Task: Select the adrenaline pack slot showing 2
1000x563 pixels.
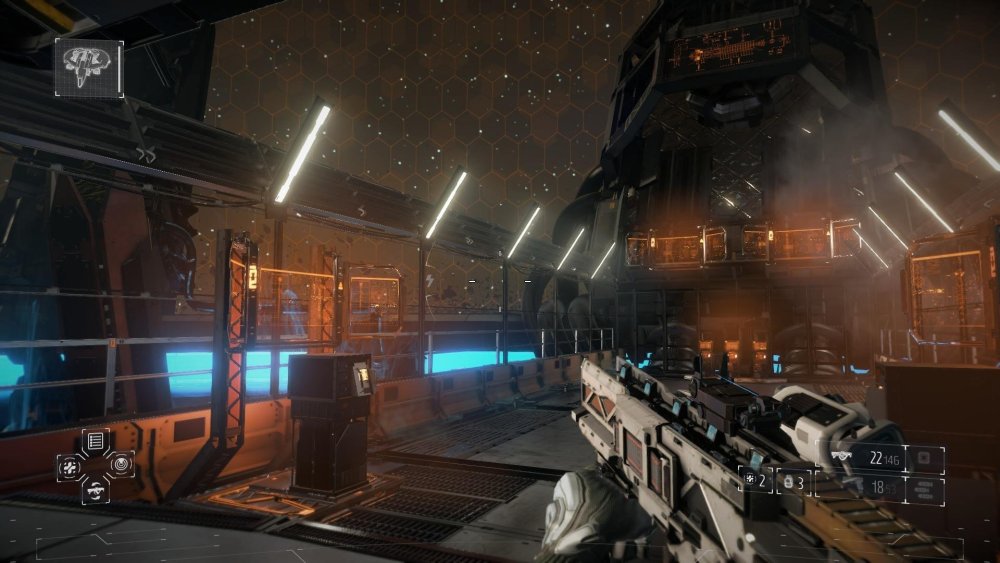Action: click(x=755, y=480)
